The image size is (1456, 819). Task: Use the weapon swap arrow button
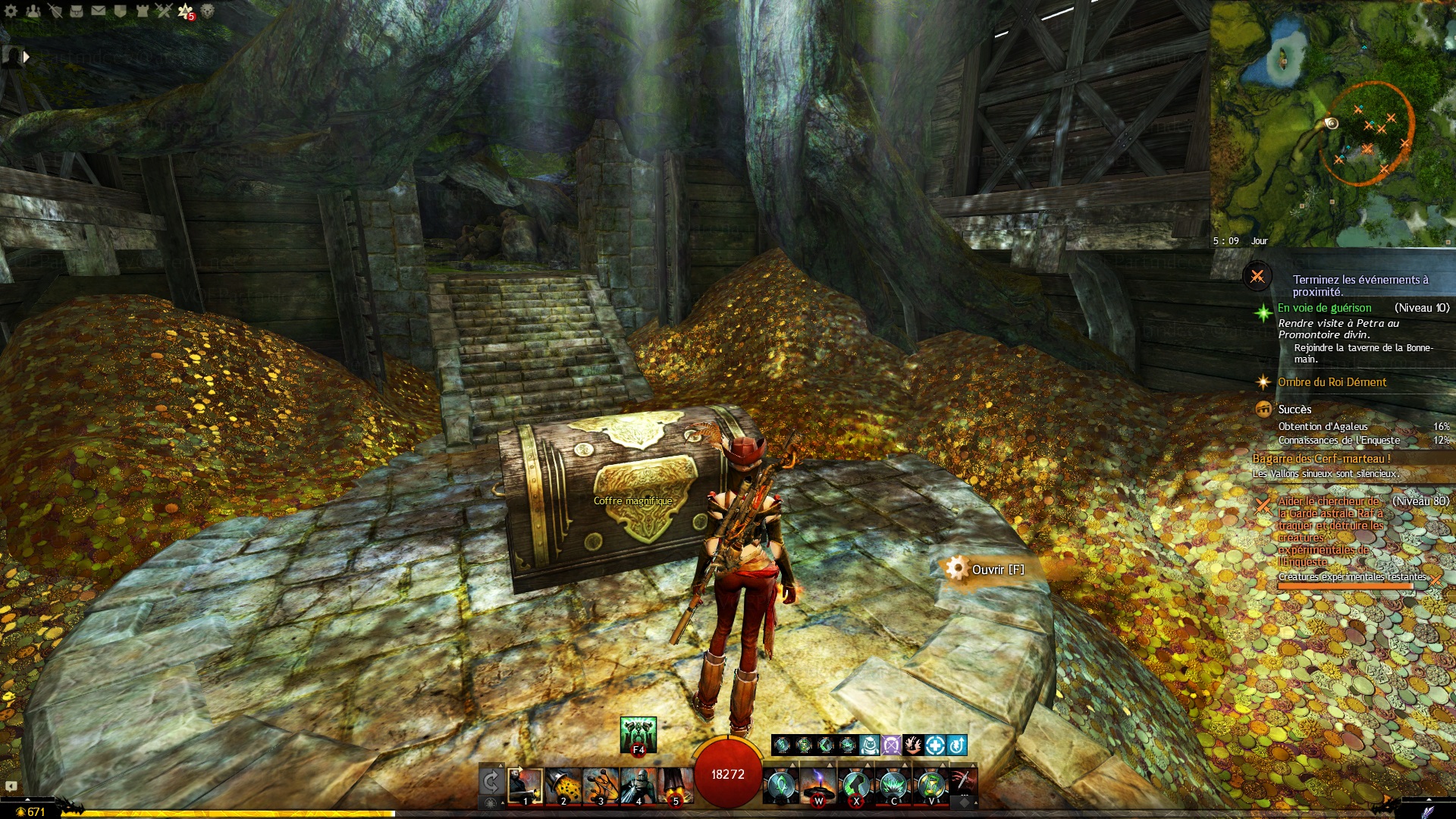point(491,782)
